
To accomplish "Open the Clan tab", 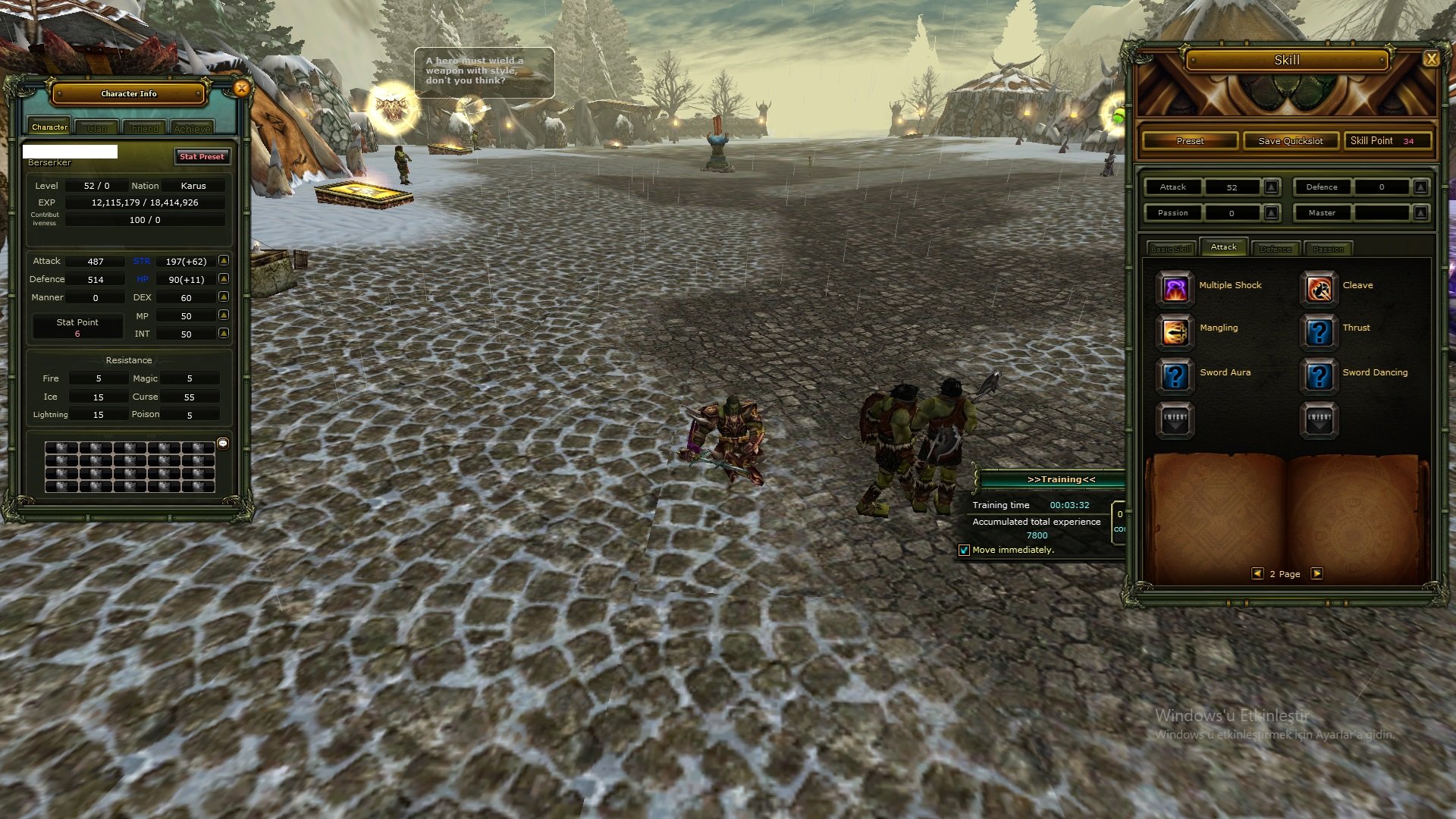I will (97, 128).
